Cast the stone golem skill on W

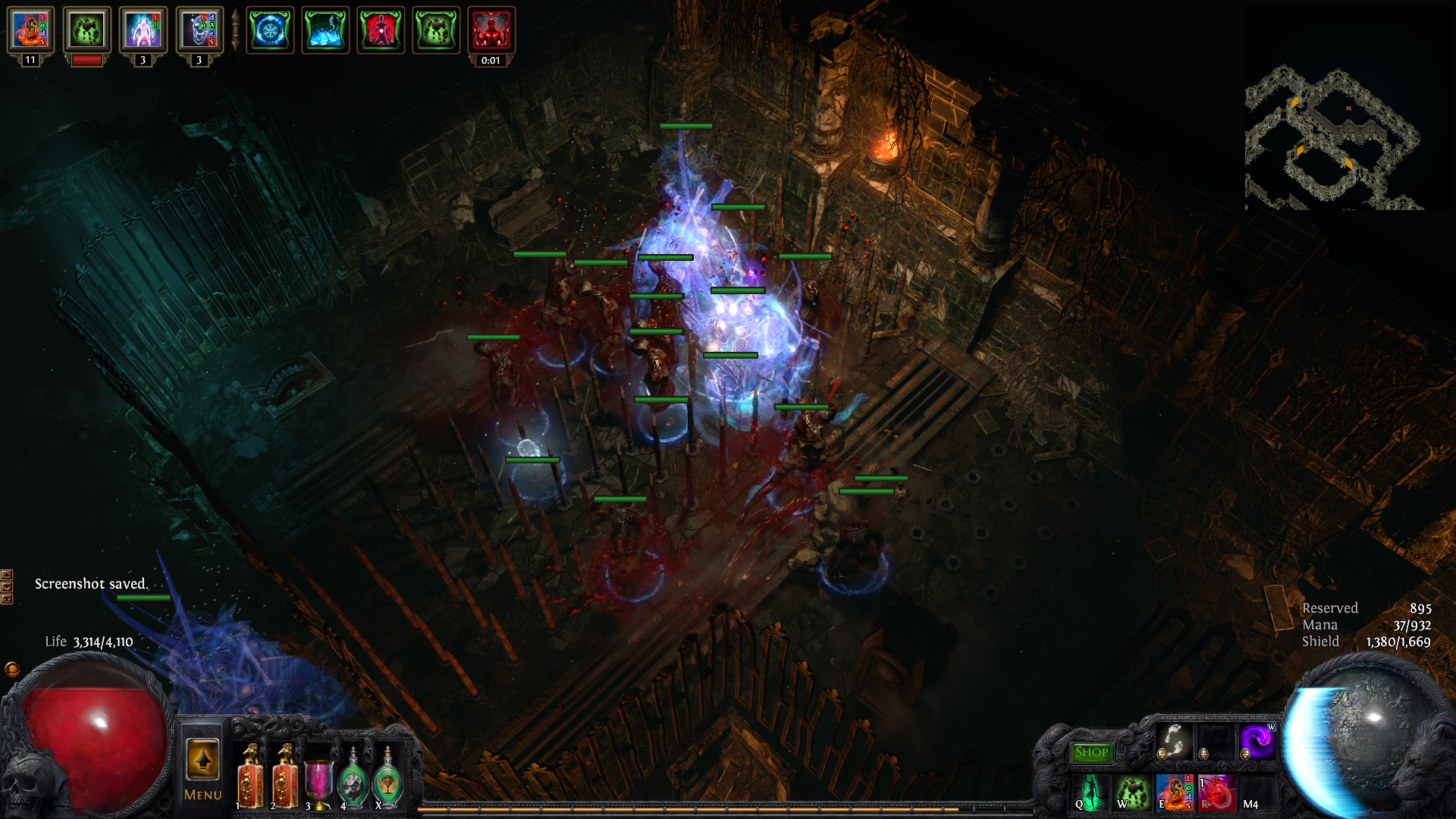(1133, 792)
